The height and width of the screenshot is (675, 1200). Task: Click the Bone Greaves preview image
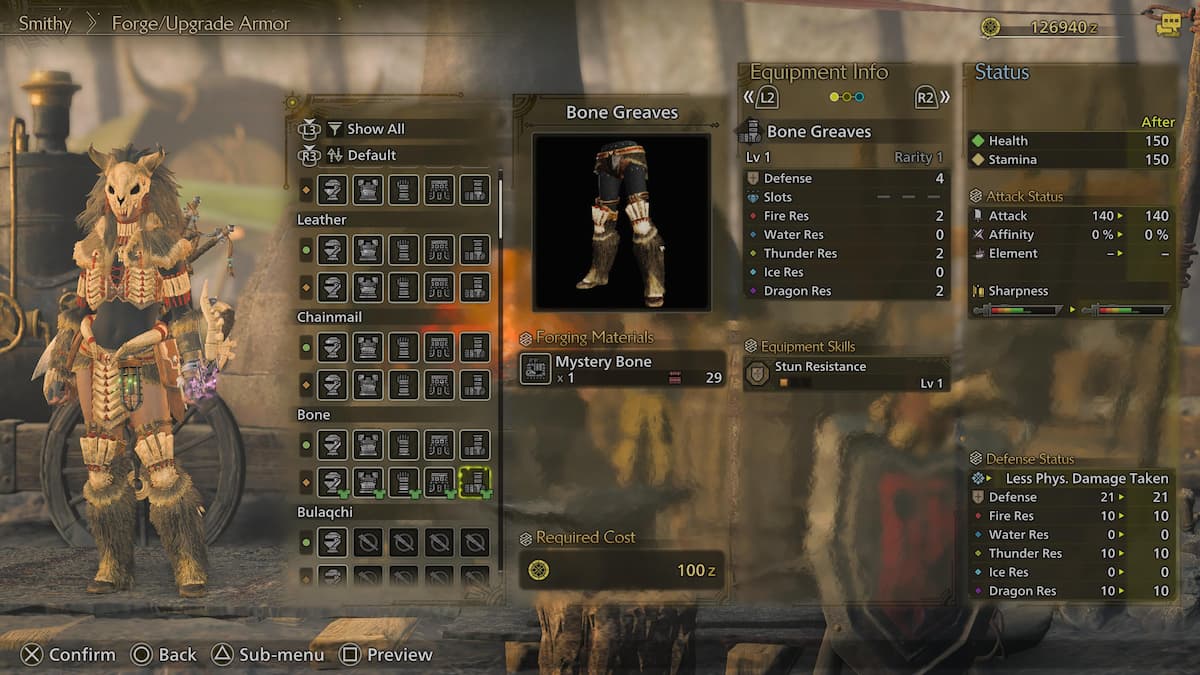[x=622, y=222]
